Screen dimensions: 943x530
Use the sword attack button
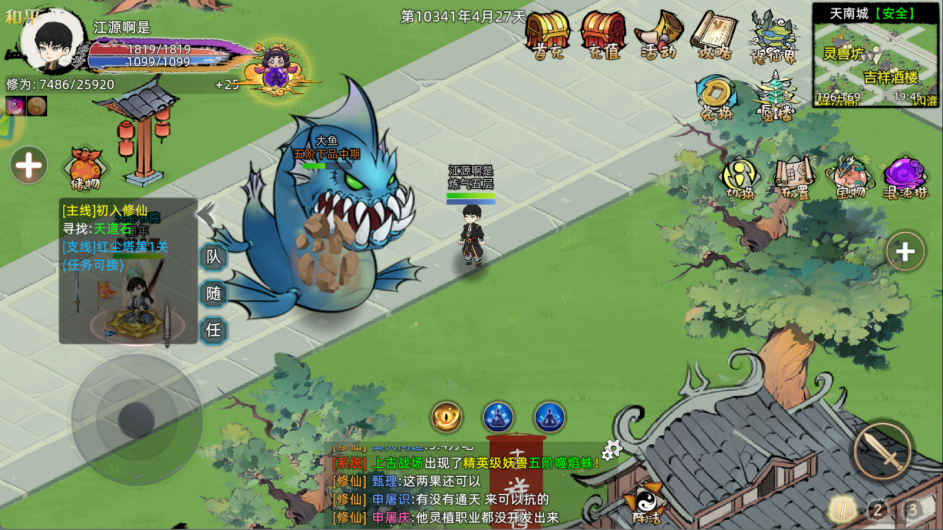pyautogui.click(x=882, y=450)
